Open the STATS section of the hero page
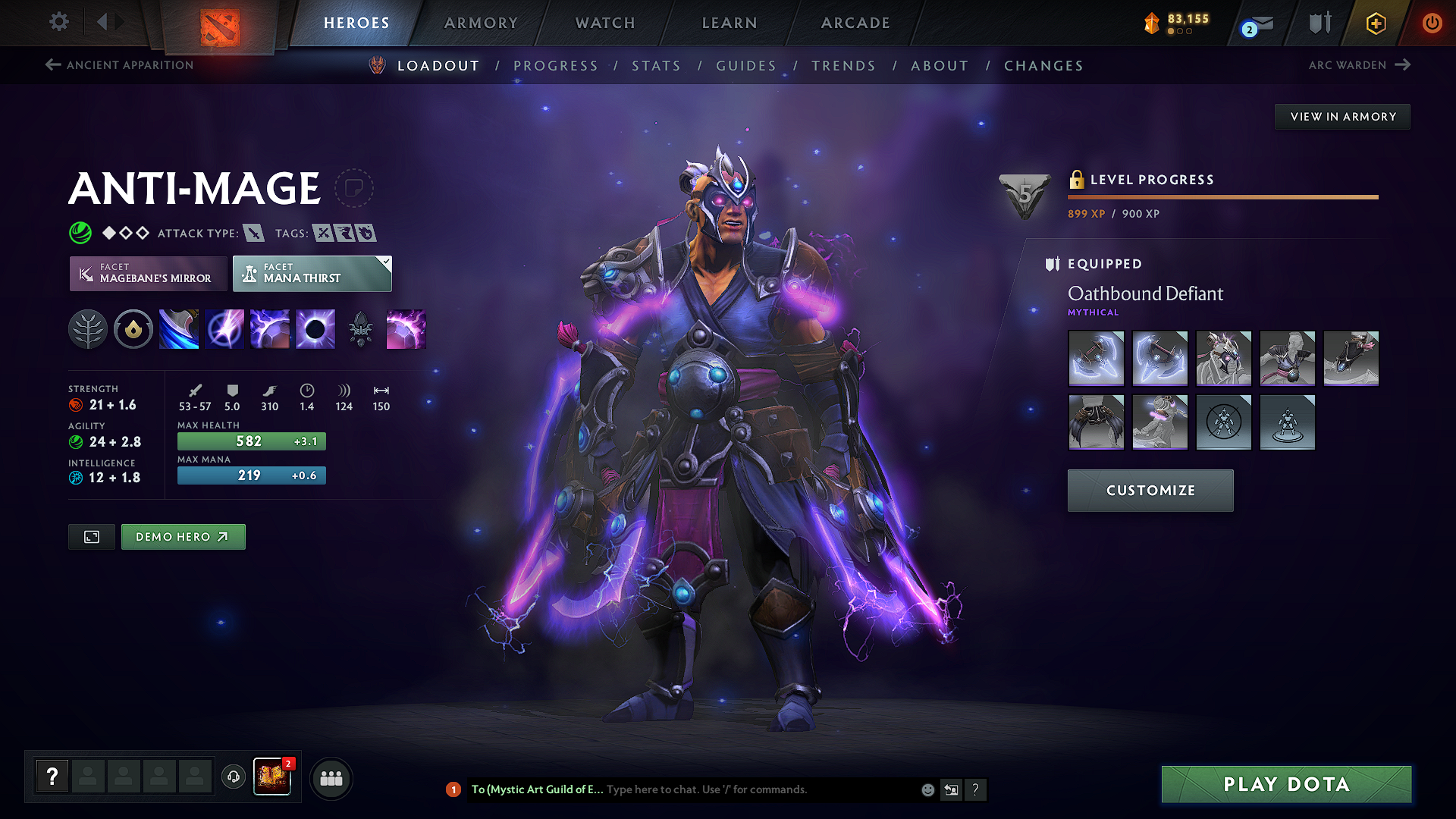This screenshot has width=1456, height=819. pyautogui.click(x=657, y=66)
